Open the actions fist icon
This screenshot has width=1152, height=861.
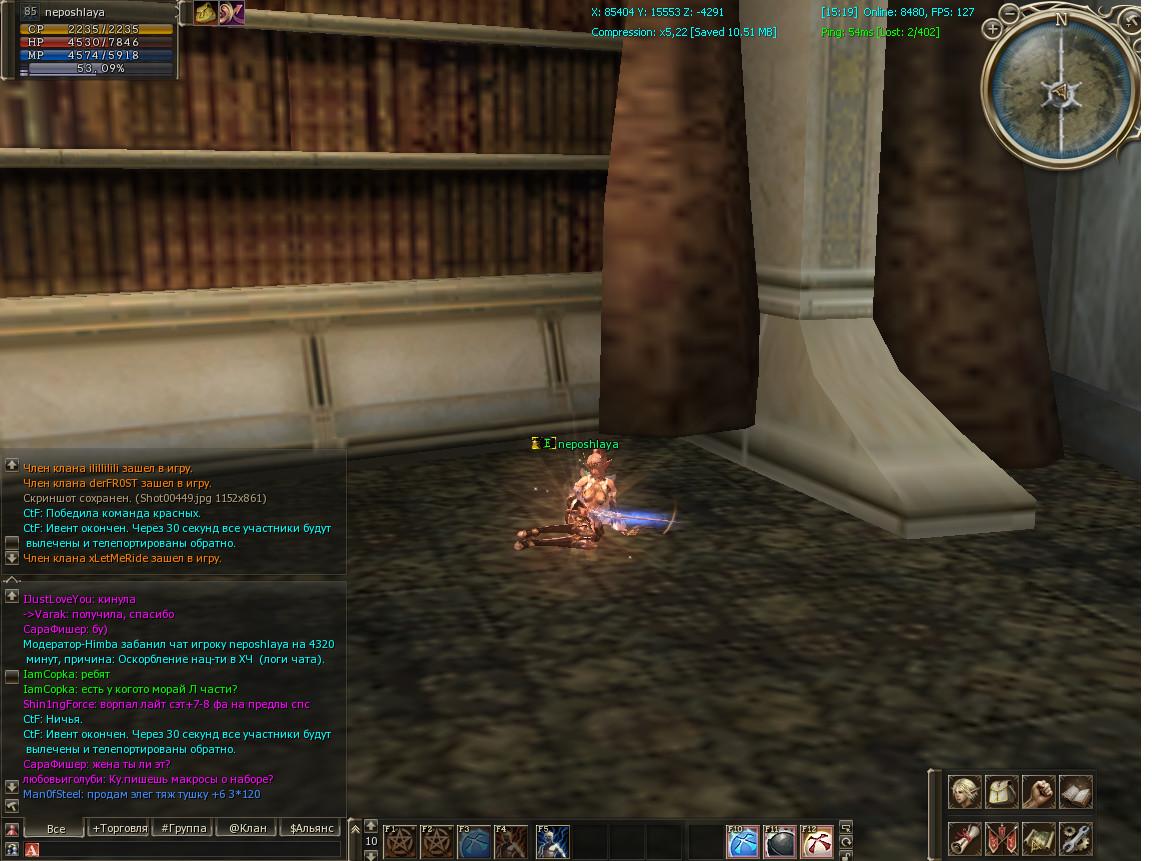1039,792
